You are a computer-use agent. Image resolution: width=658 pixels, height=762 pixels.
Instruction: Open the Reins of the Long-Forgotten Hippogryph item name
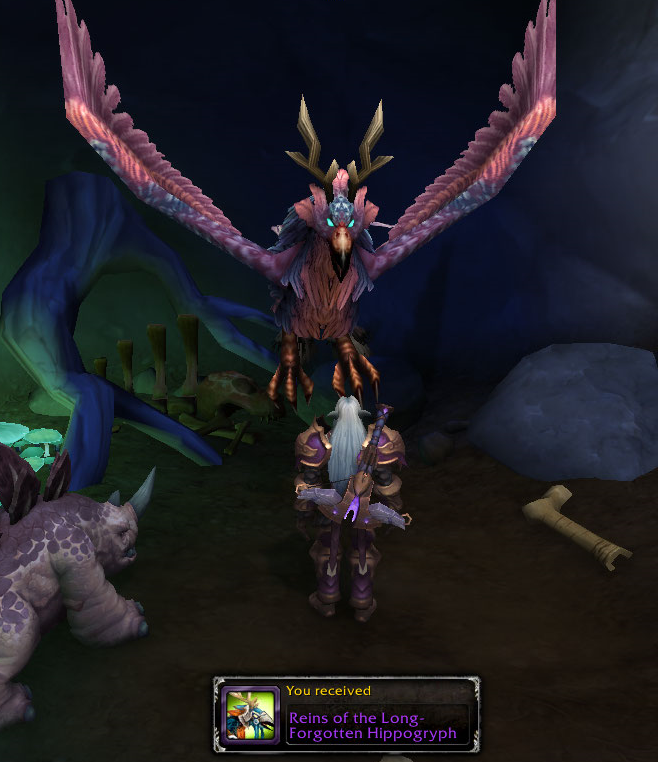(x=372, y=725)
